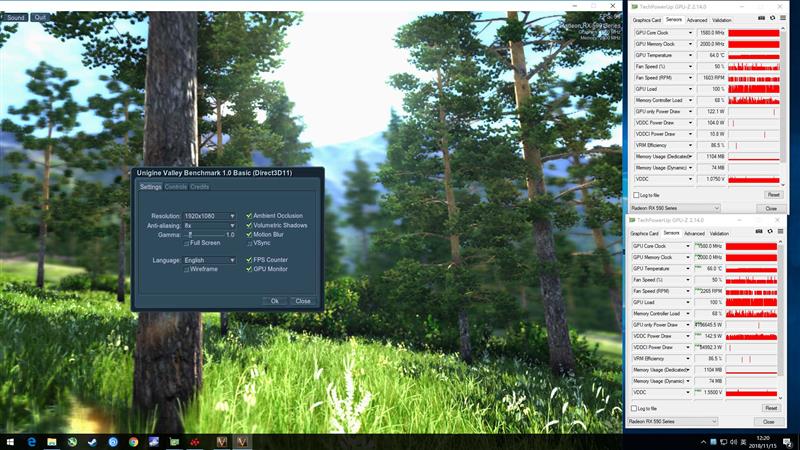Open the Resolution dropdown

[209, 216]
